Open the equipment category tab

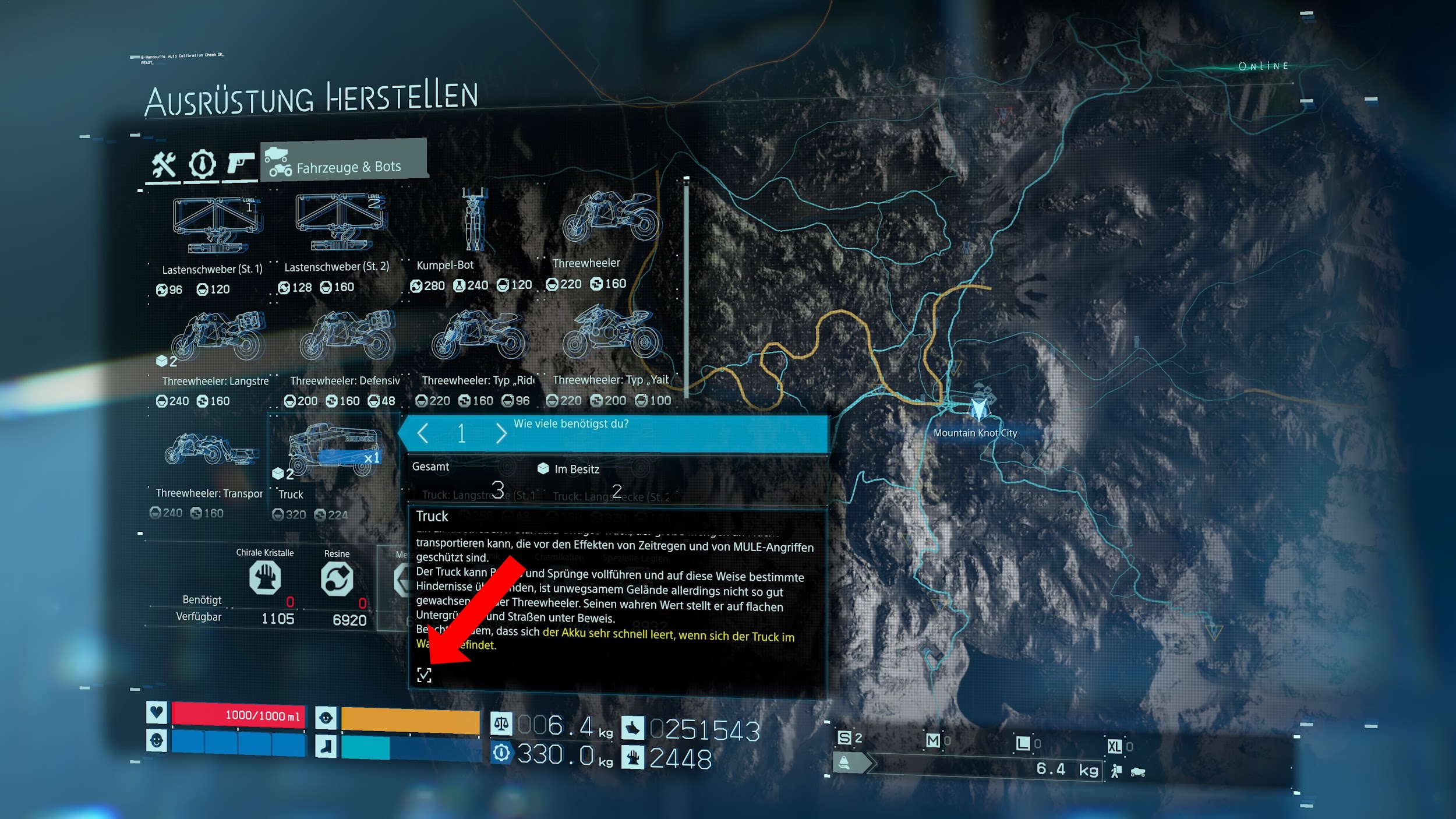(x=202, y=164)
